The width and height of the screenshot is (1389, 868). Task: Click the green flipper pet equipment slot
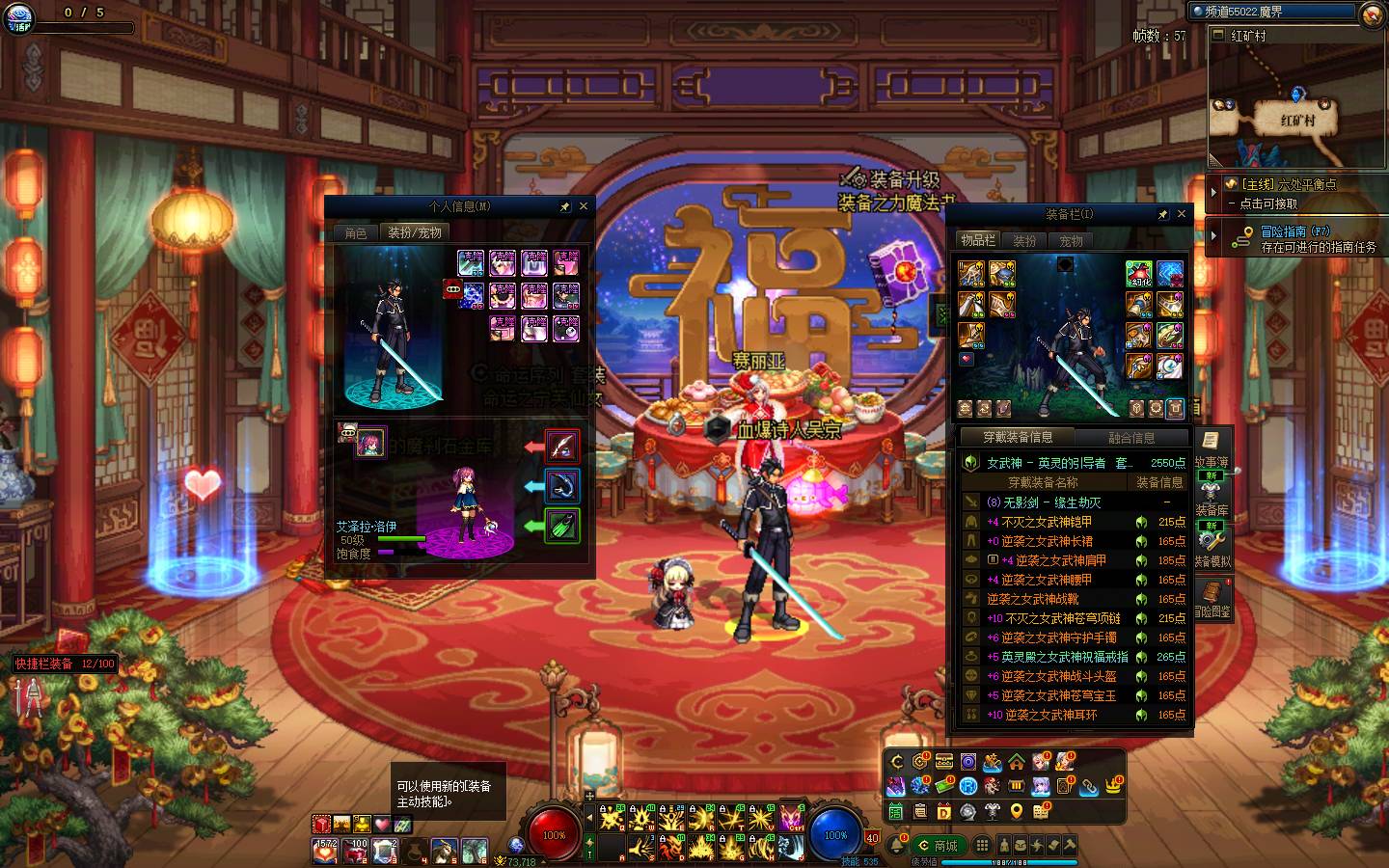(x=562, y=526)
